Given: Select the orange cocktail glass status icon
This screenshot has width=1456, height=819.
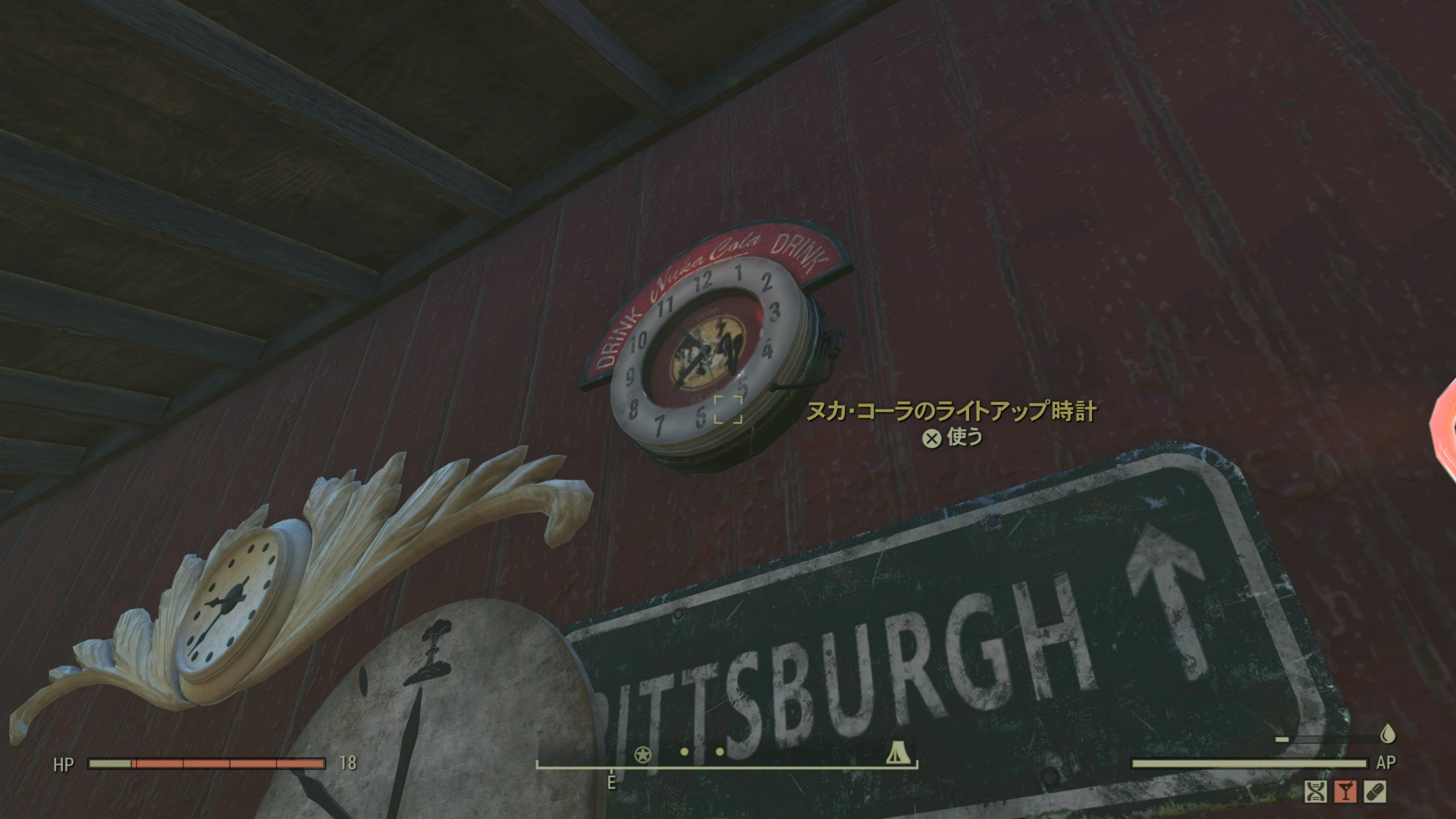Looking at the screenshot, I should [1345, 792].
